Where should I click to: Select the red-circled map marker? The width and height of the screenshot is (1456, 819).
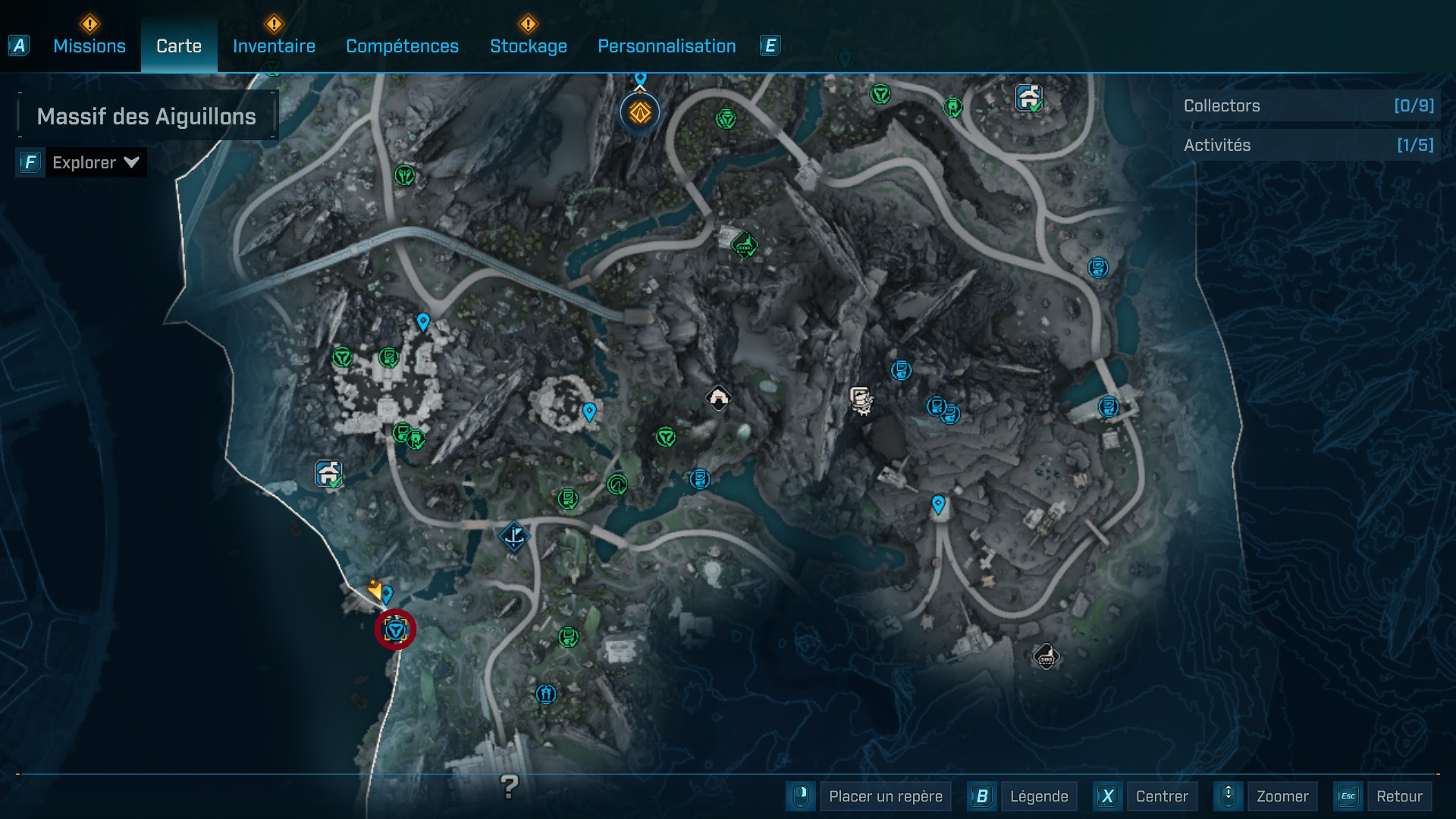(396, 629)
